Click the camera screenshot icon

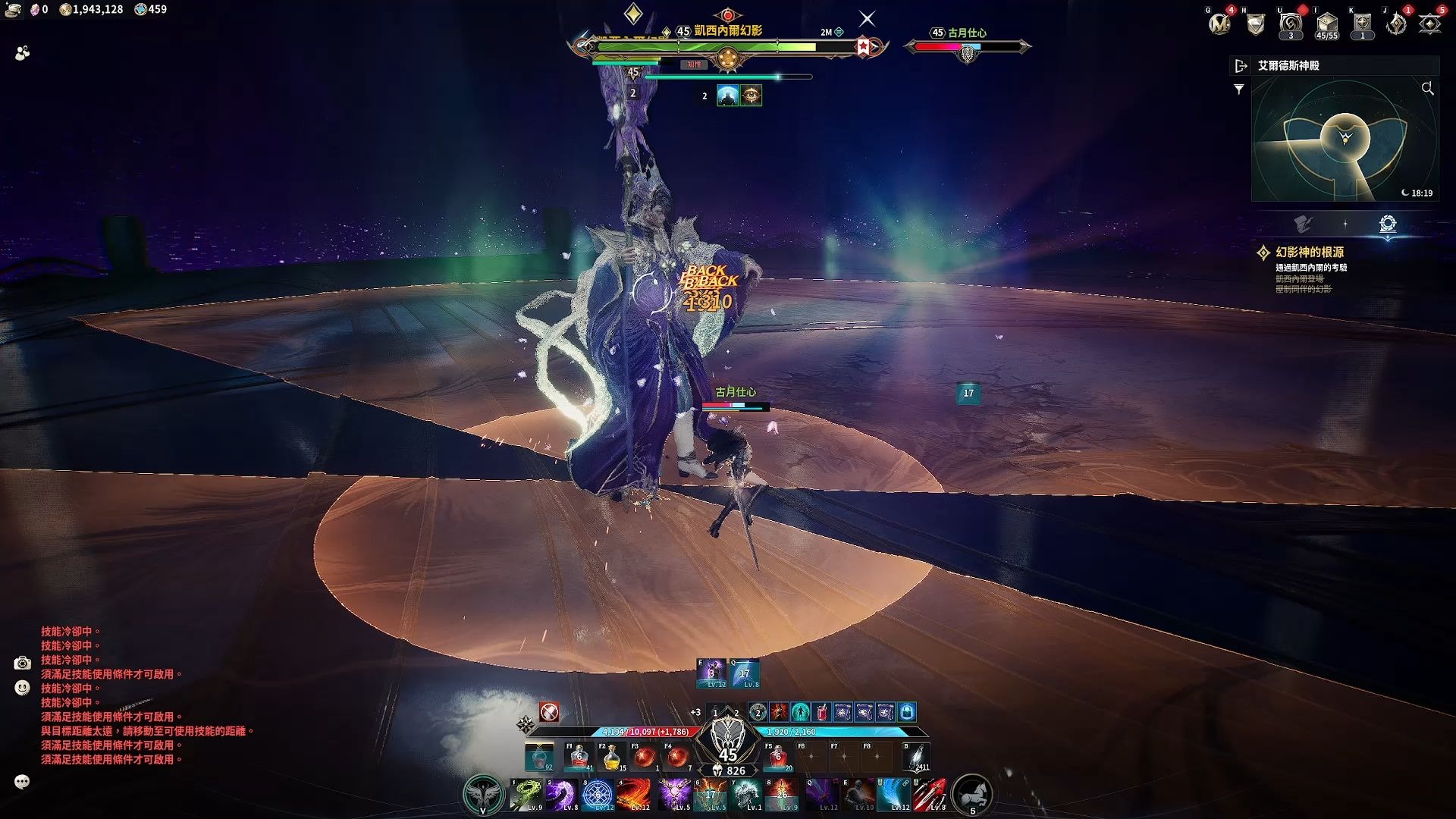click(x=22, y=664)
